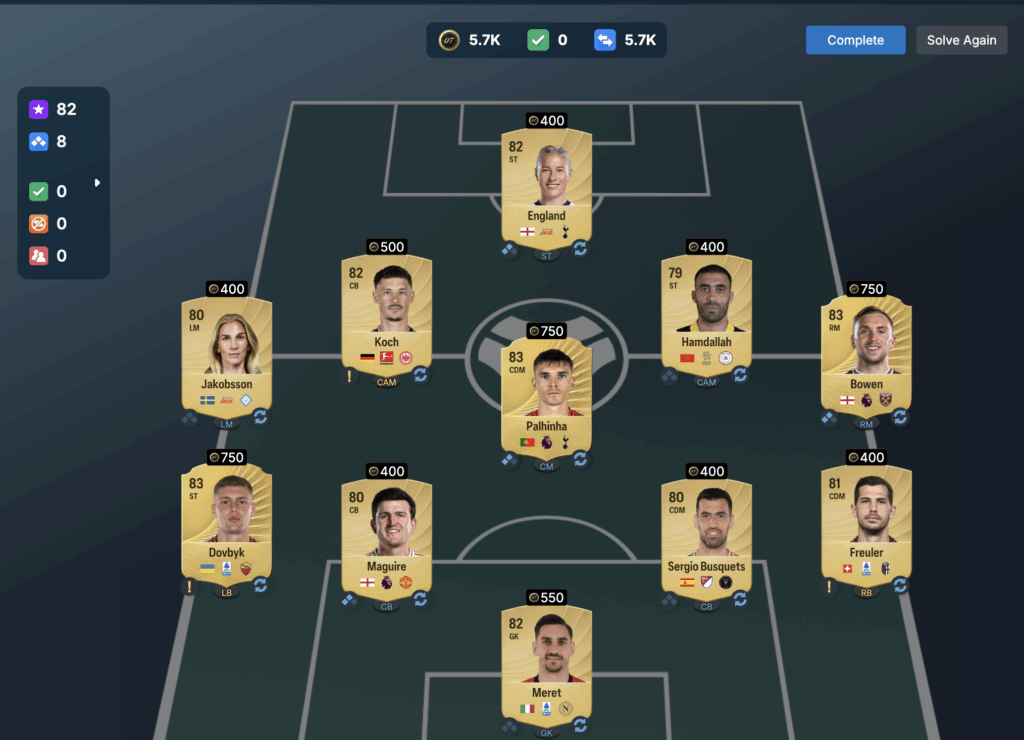
Task: Expand the squad stats panel arrow
Action: pyautogui.click(x=97, y=183)
